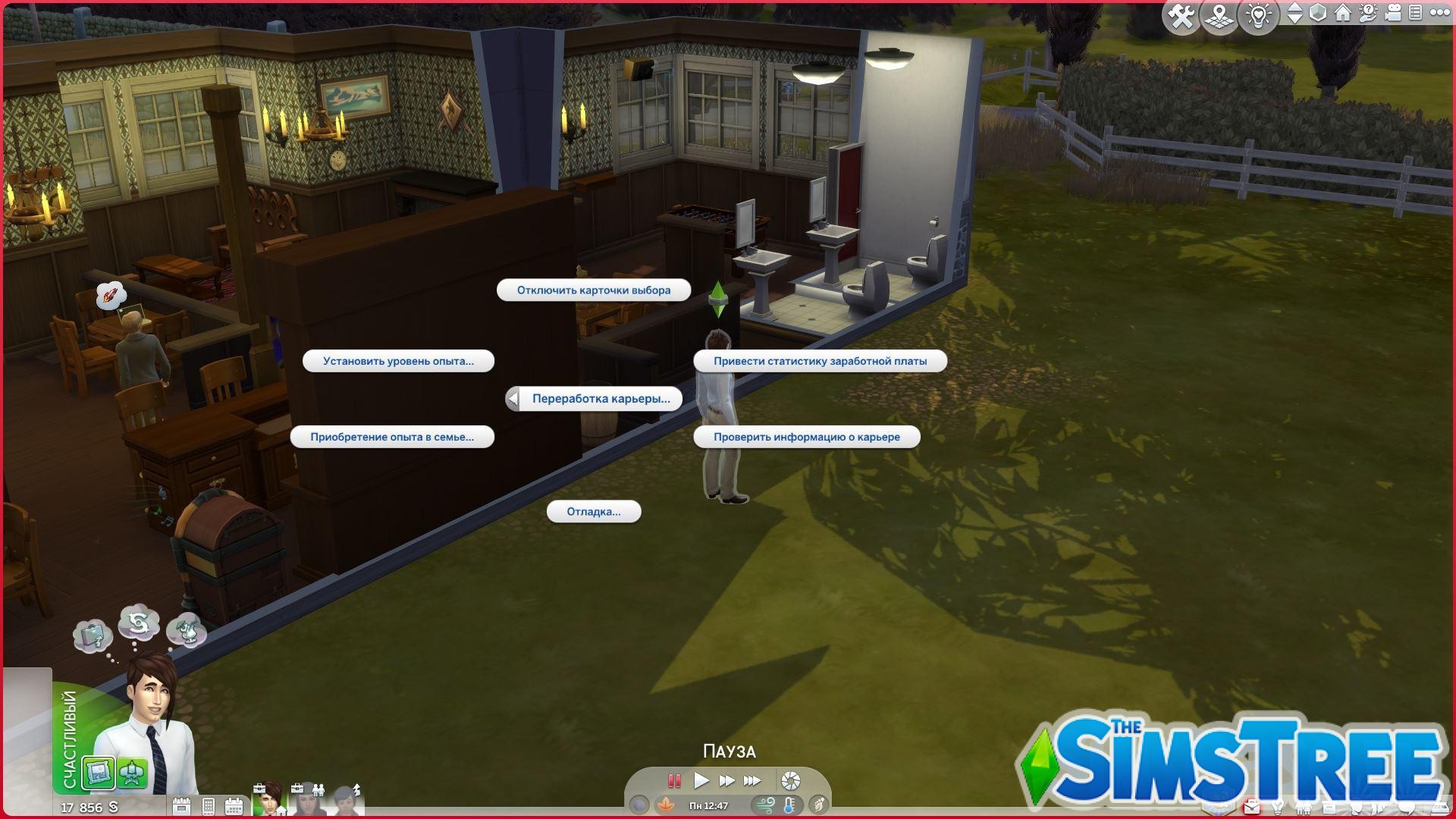Click the glowing lightbulb icon in the top toolbar

pos(1257,14)
